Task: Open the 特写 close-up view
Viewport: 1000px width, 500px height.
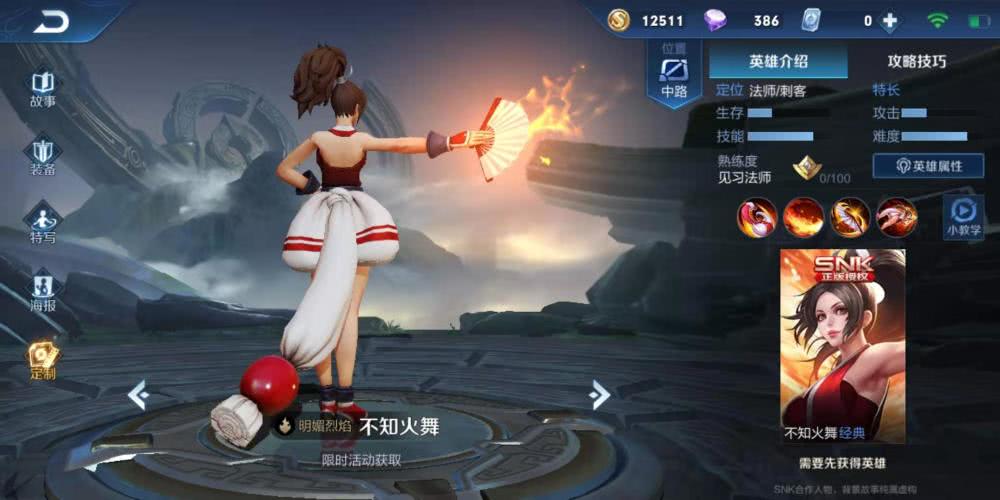Action: pyautogui.click(x=42, y=223)
